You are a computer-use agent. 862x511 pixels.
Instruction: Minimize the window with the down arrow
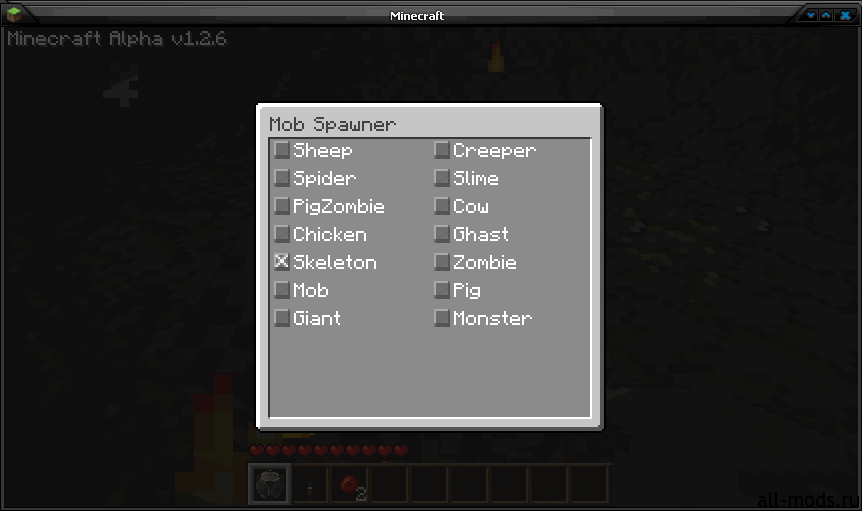[x=812, y=15]
